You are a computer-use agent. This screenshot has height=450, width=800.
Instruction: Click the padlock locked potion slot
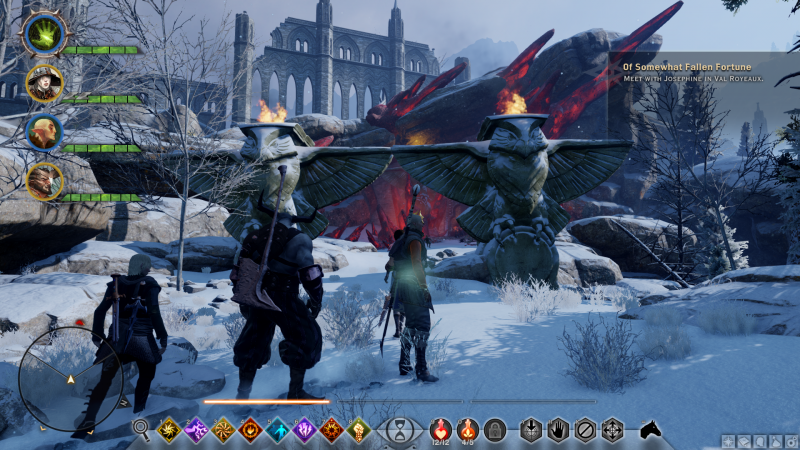click(494, 430)
